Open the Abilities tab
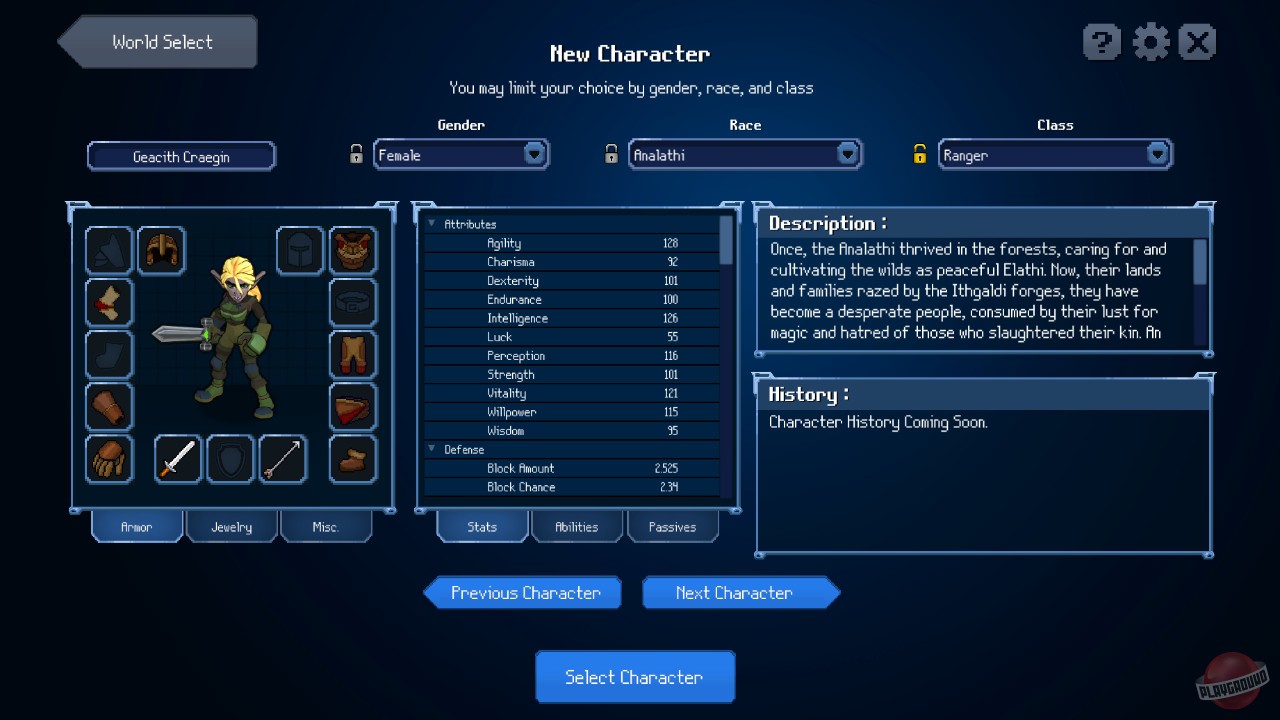 point(577,527)
